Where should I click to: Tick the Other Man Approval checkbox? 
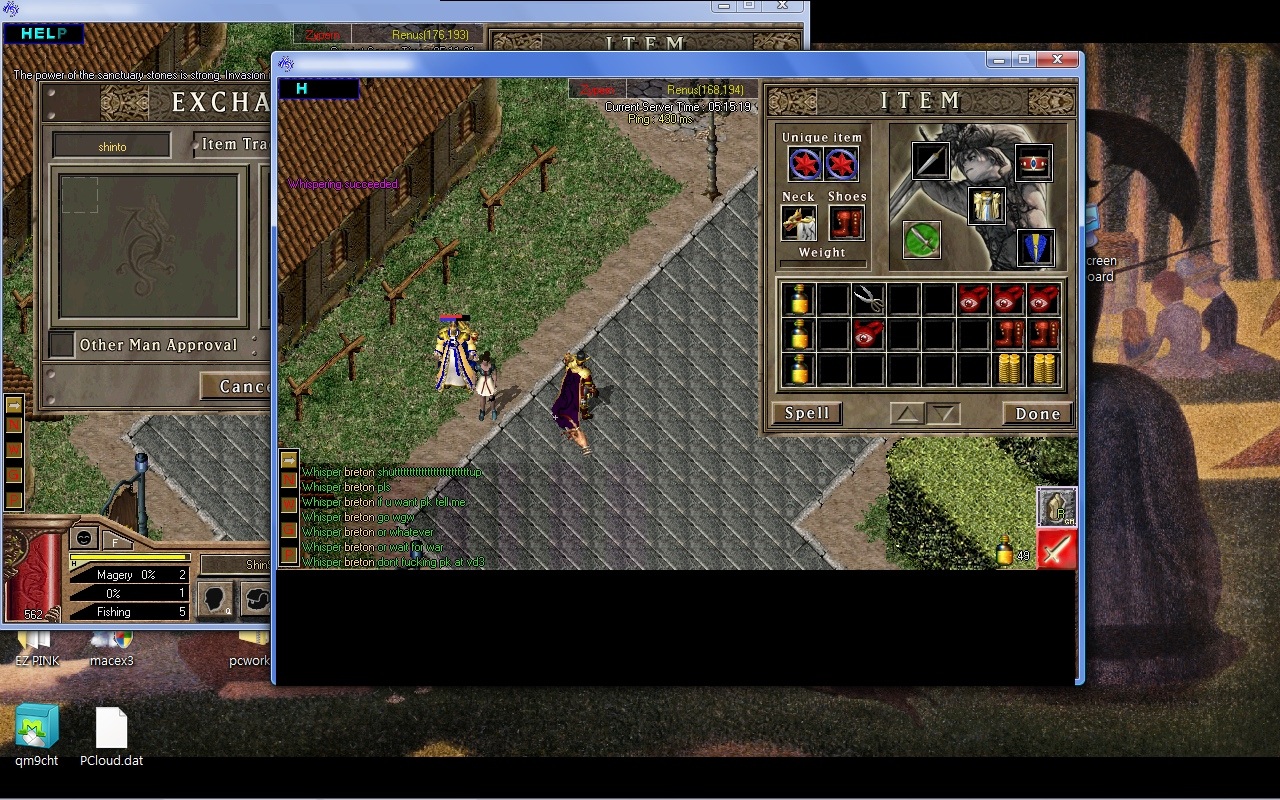click(x=62, y=345)
